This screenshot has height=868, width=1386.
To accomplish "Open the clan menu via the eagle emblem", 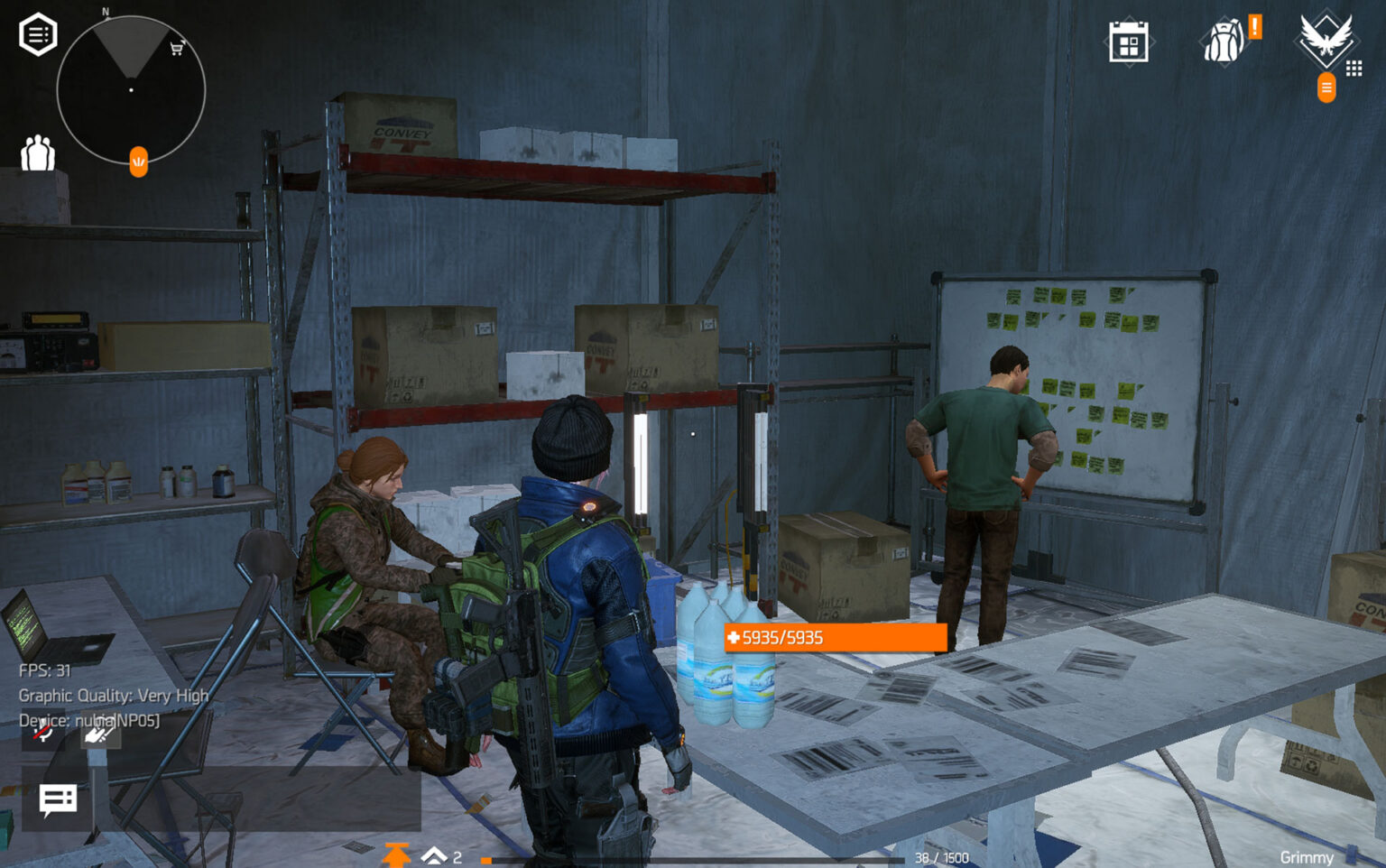I will coord(1325,40).
